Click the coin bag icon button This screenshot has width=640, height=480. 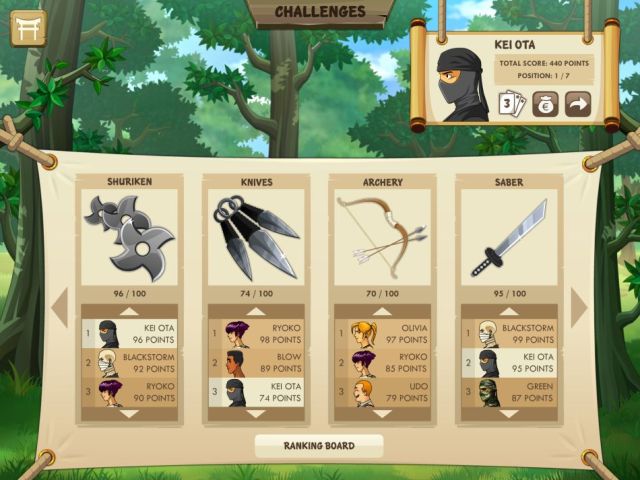click(x=545, y=104)
